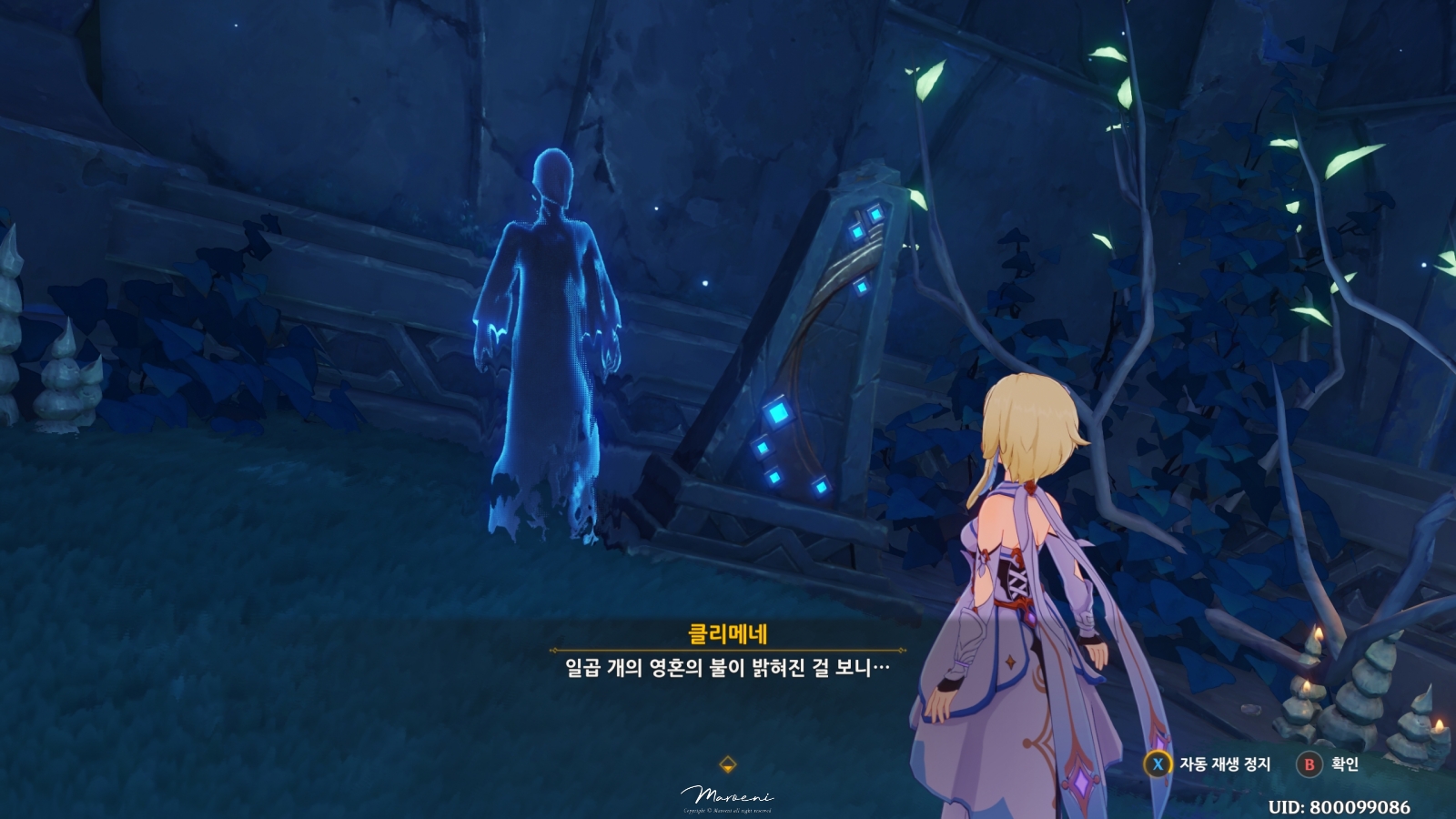Expand the dialogue box to continue conversation
Screen dimensions: 1456x819
point(728,666)
